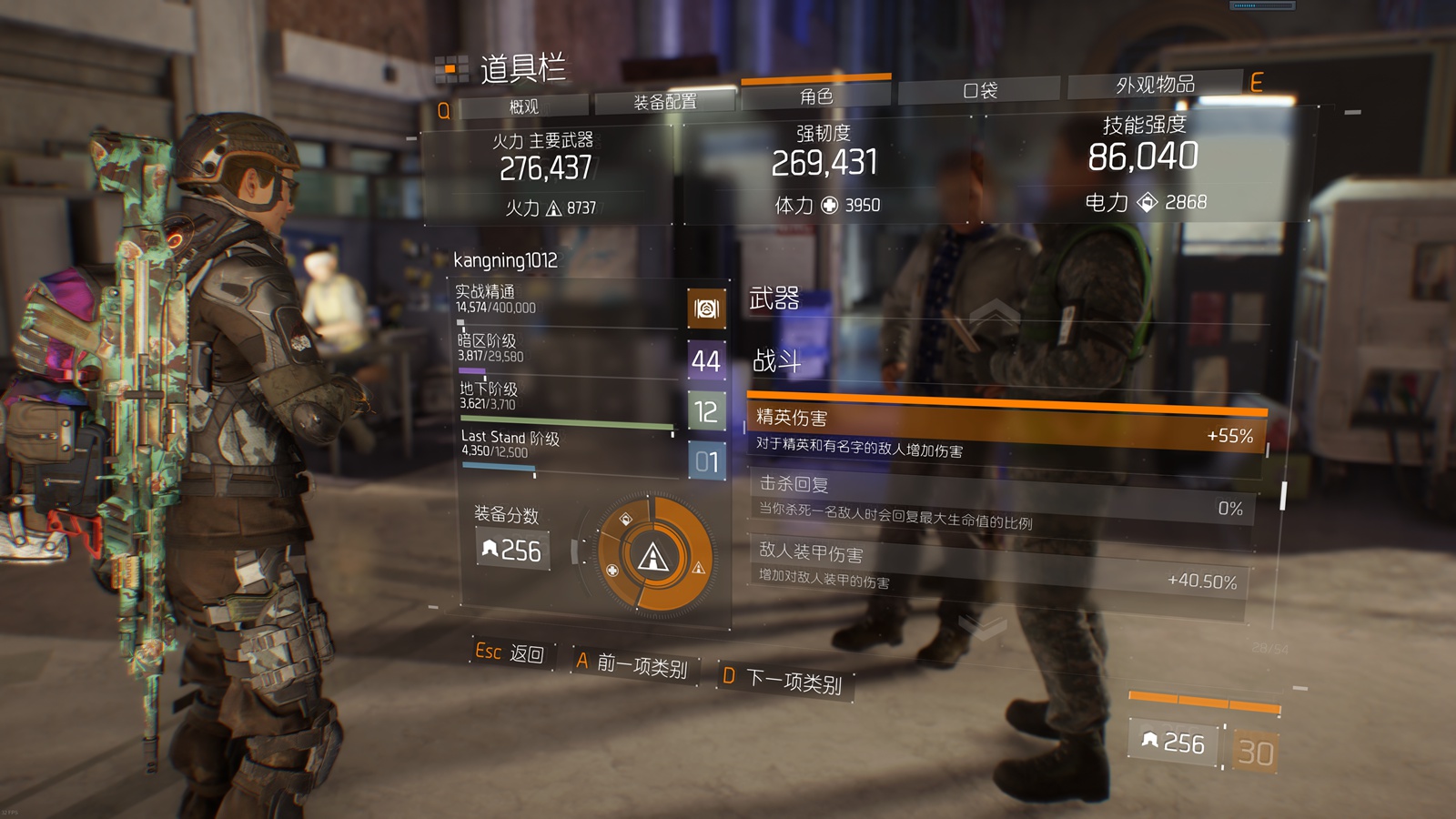This screenshot has height=819, width=1456.
Task: Select the 暗区阶级 rank 44 badge
Action: [x=706, y=360]
